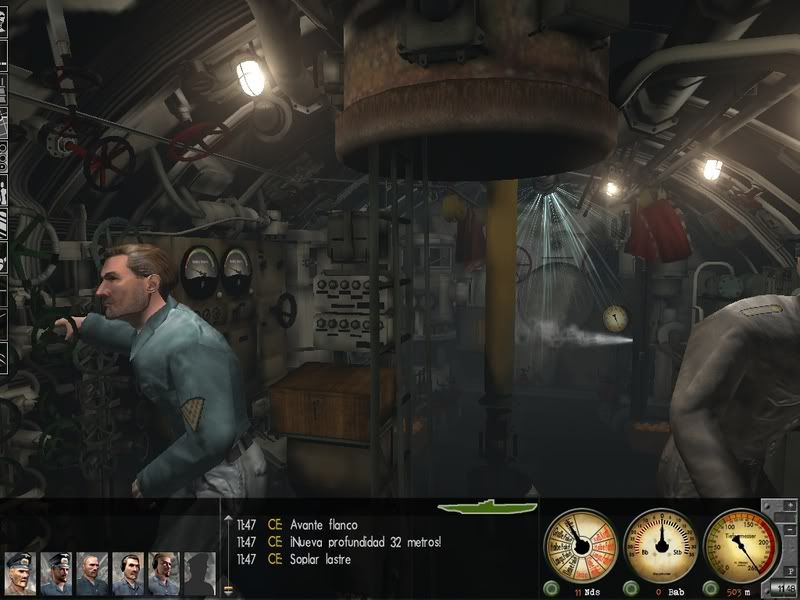
Task: Click the green button beside the Bab readout
Action: tap(632, 587)
